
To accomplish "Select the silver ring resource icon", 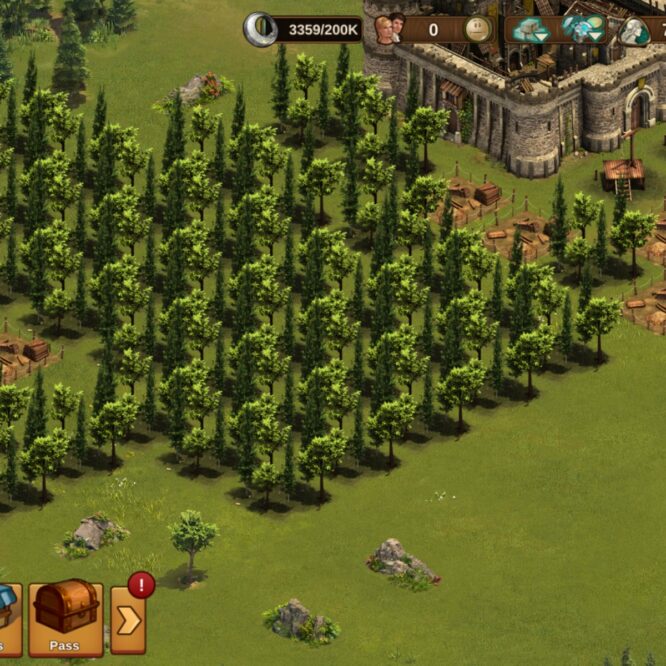I will (x=260, y=29).
